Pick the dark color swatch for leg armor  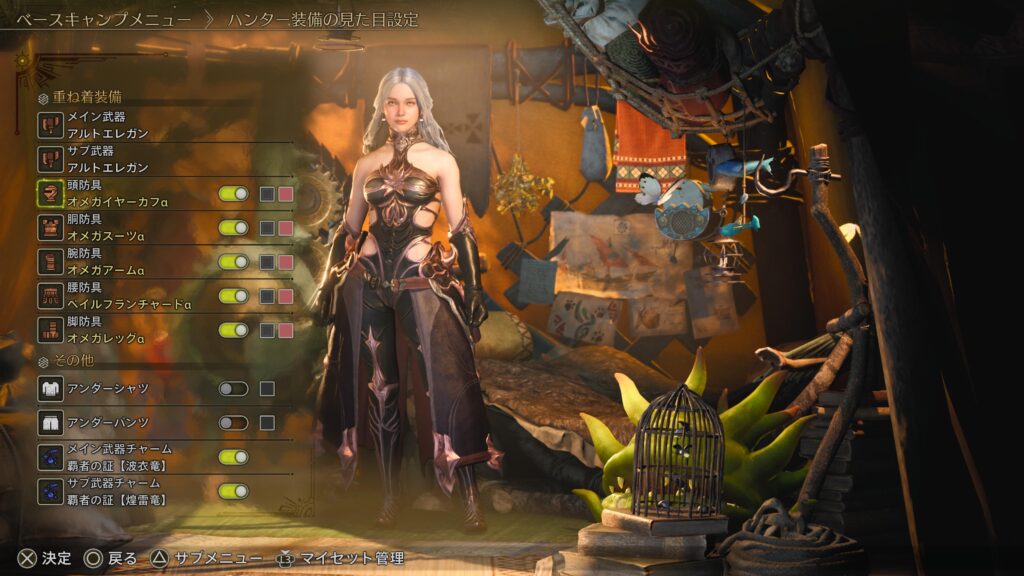coord(267,330)
